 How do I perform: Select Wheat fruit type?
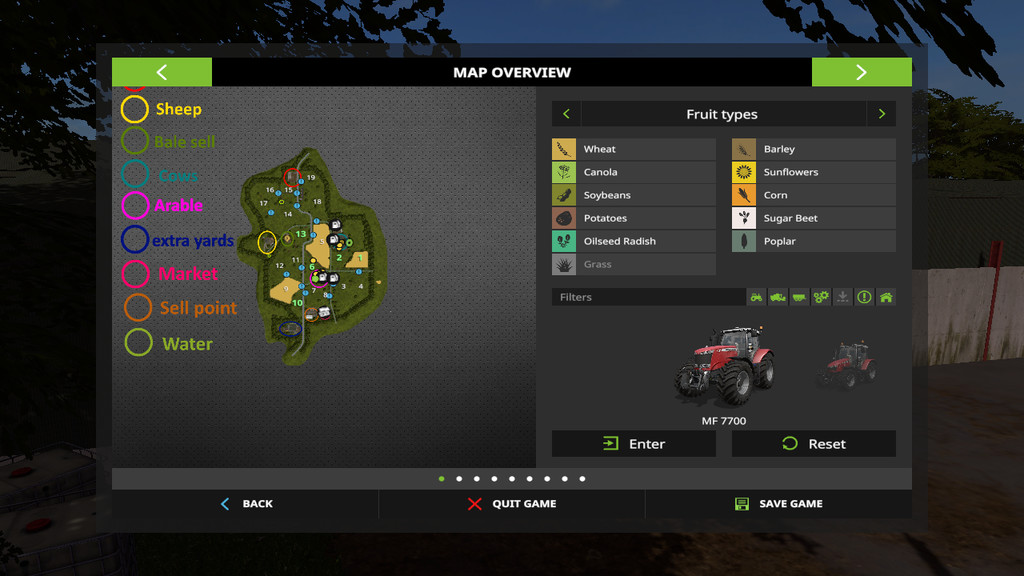633,149
